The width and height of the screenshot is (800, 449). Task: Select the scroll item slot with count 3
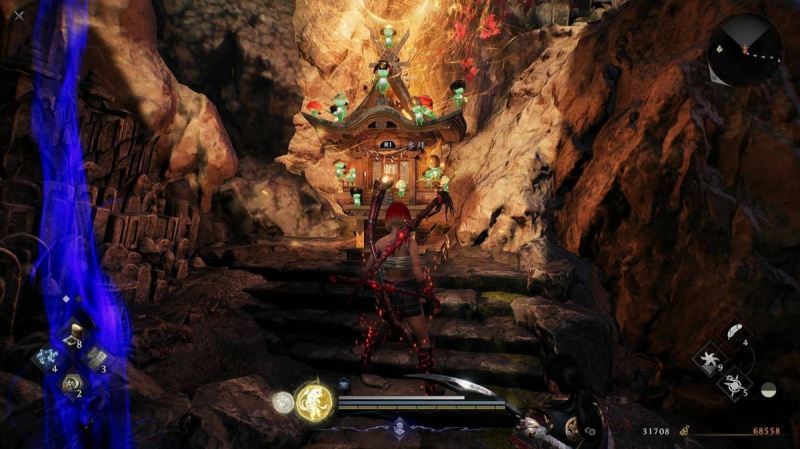click(x=96, y=358)
